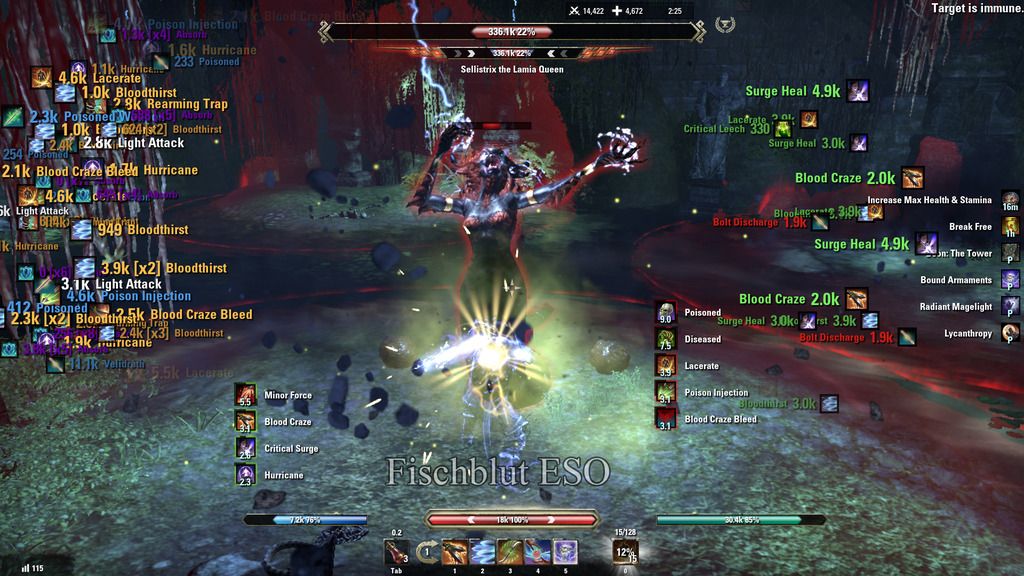The height and width of the screenshot is (576, 1024).
Task: Trigger the purple skill in slot 5
Action: click(x=565, y=551)
